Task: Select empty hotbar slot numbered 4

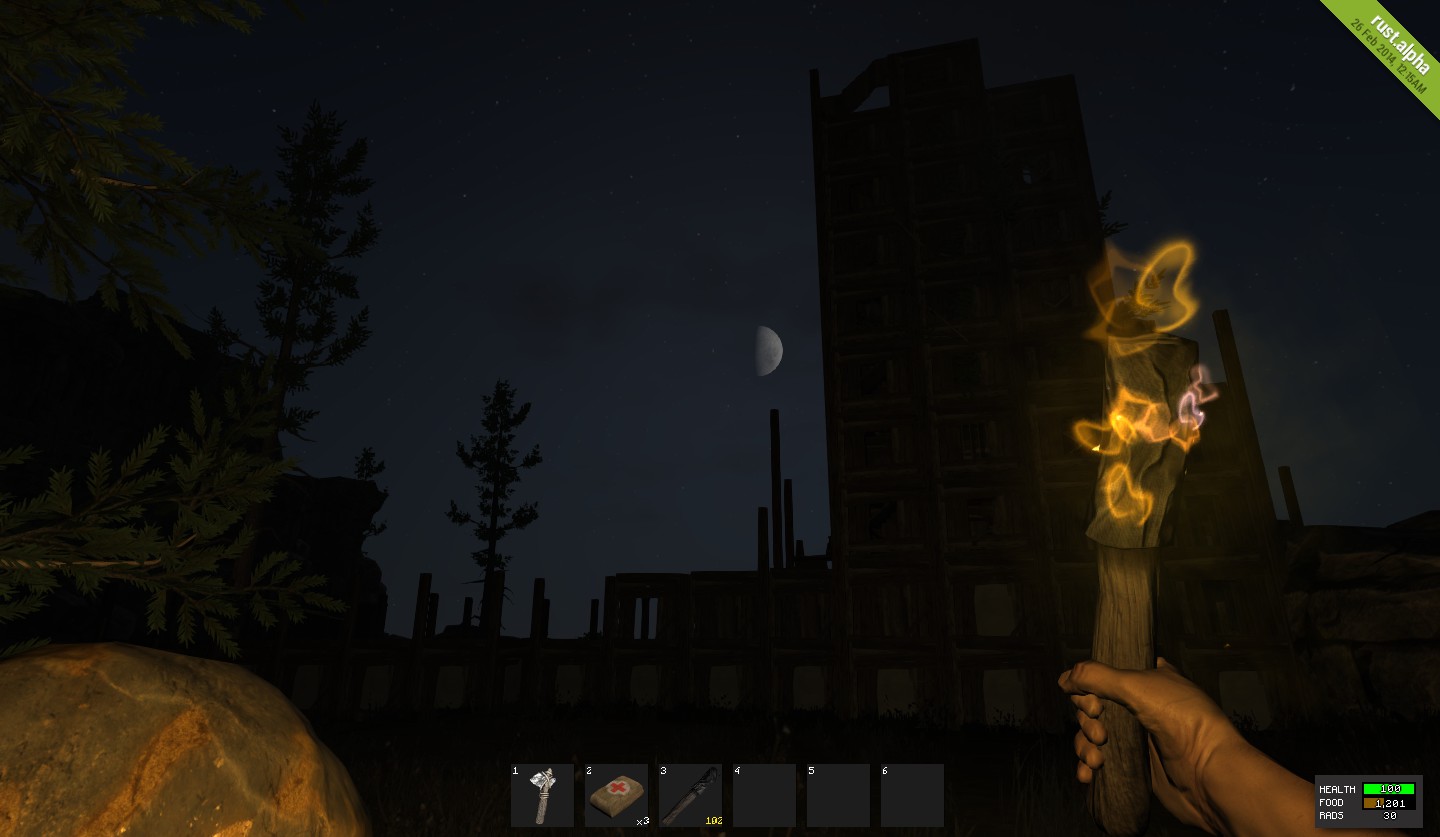Action: coord(764,795)
